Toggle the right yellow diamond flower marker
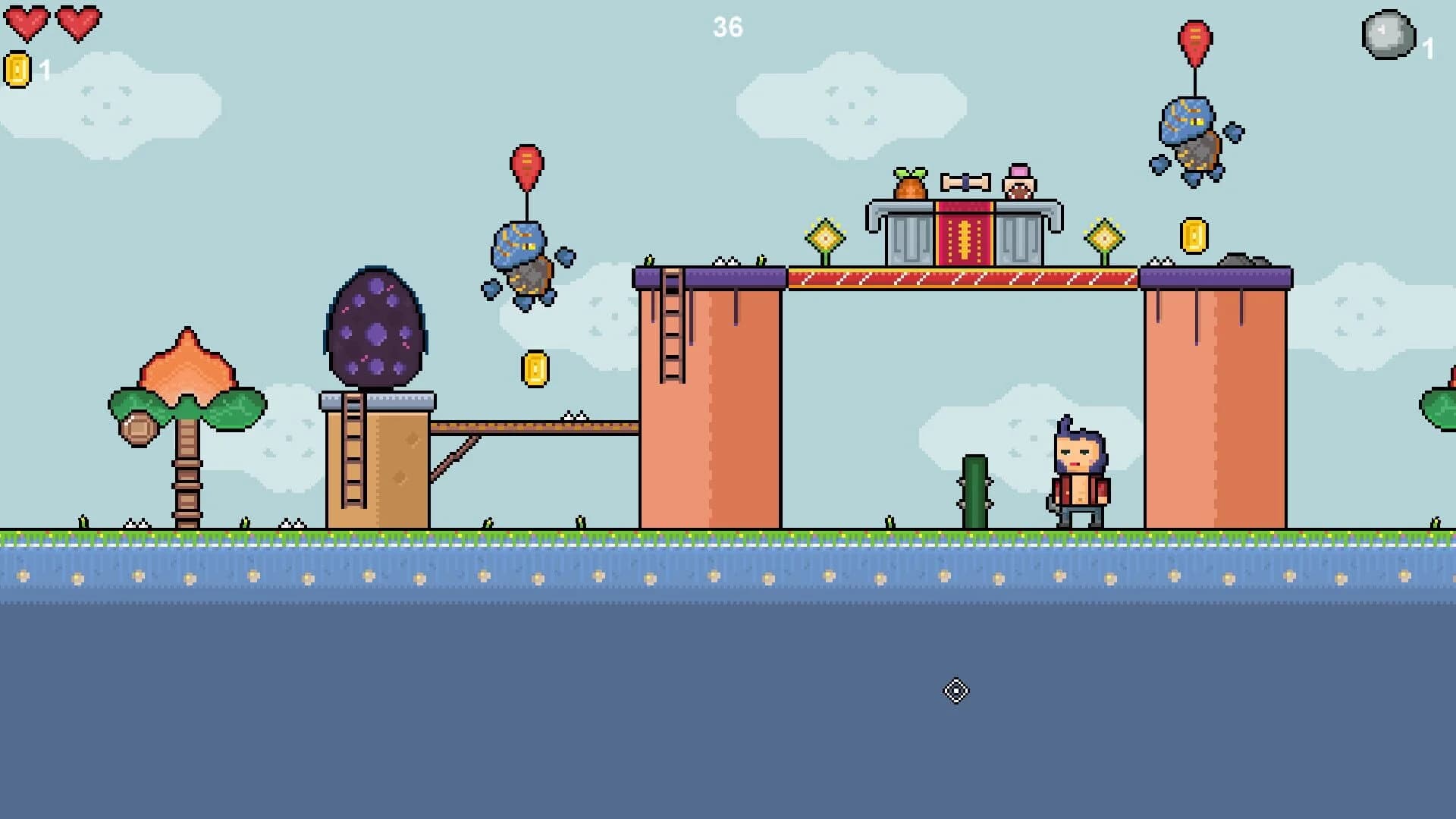The width and height of the screenshot is (1456, 819). (1106, 235)
